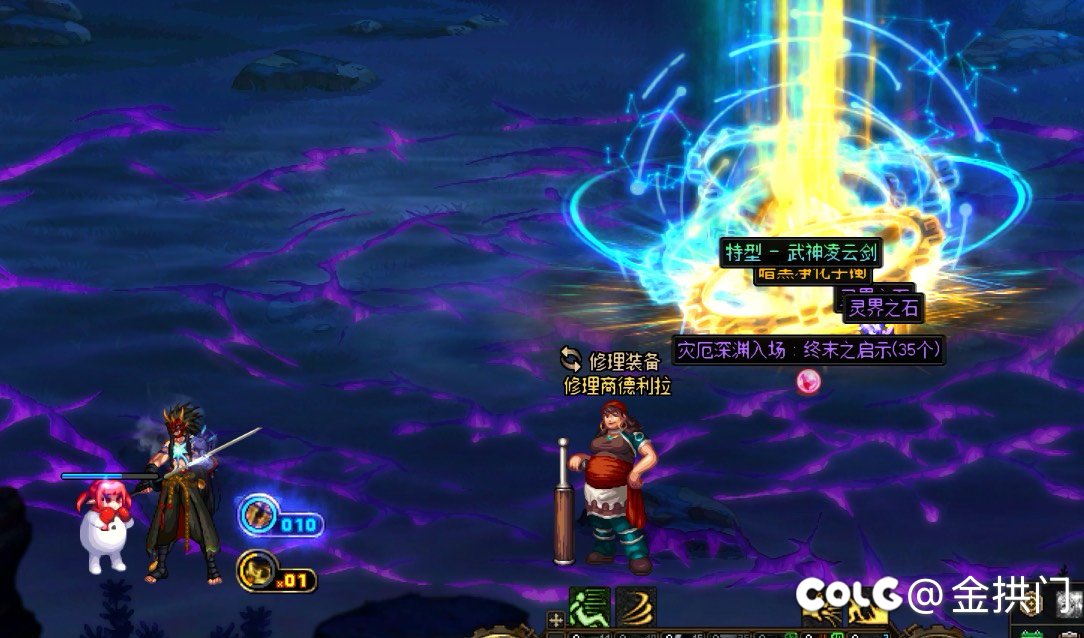Viewport: 1084px width, 638px height.
Task: Click the 灾厄深渊入场: 终末之启示 label
Action: (x=808, y=351)
